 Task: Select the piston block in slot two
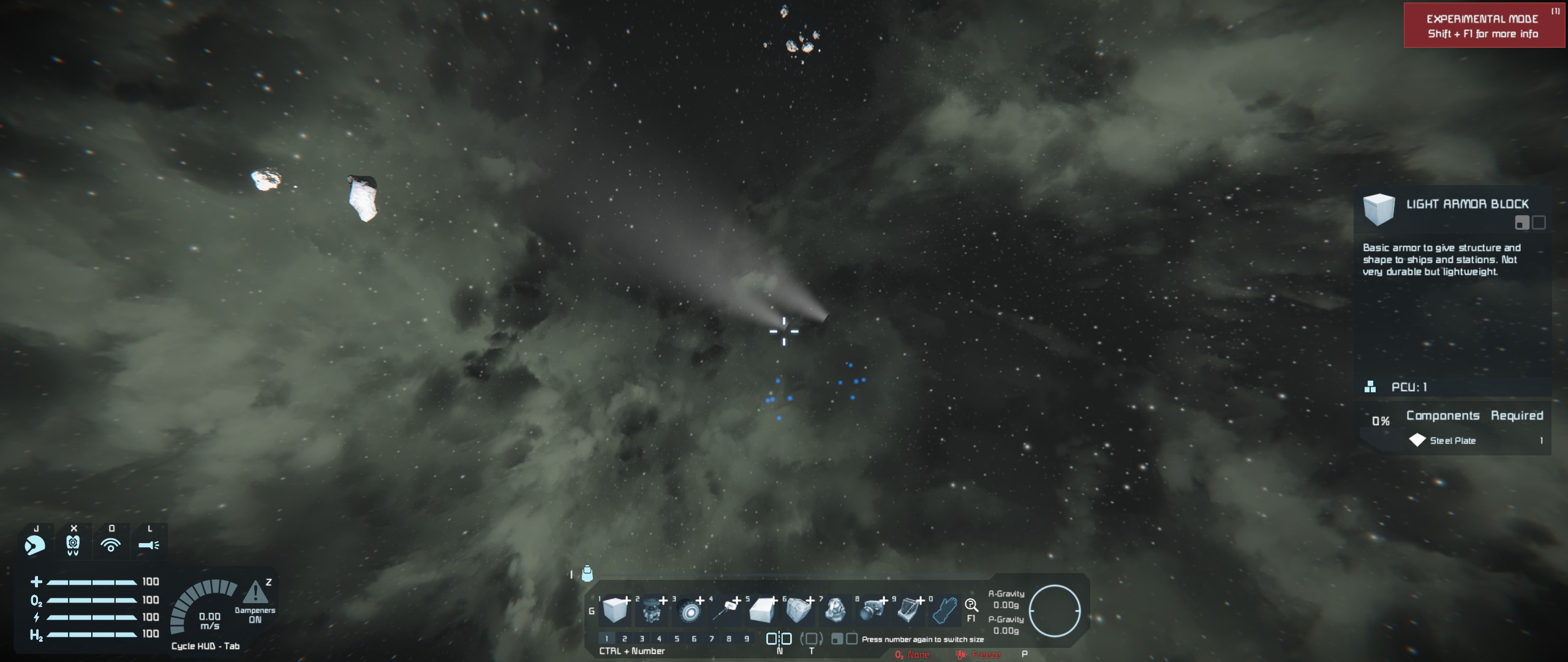click(x=652, y=611)
